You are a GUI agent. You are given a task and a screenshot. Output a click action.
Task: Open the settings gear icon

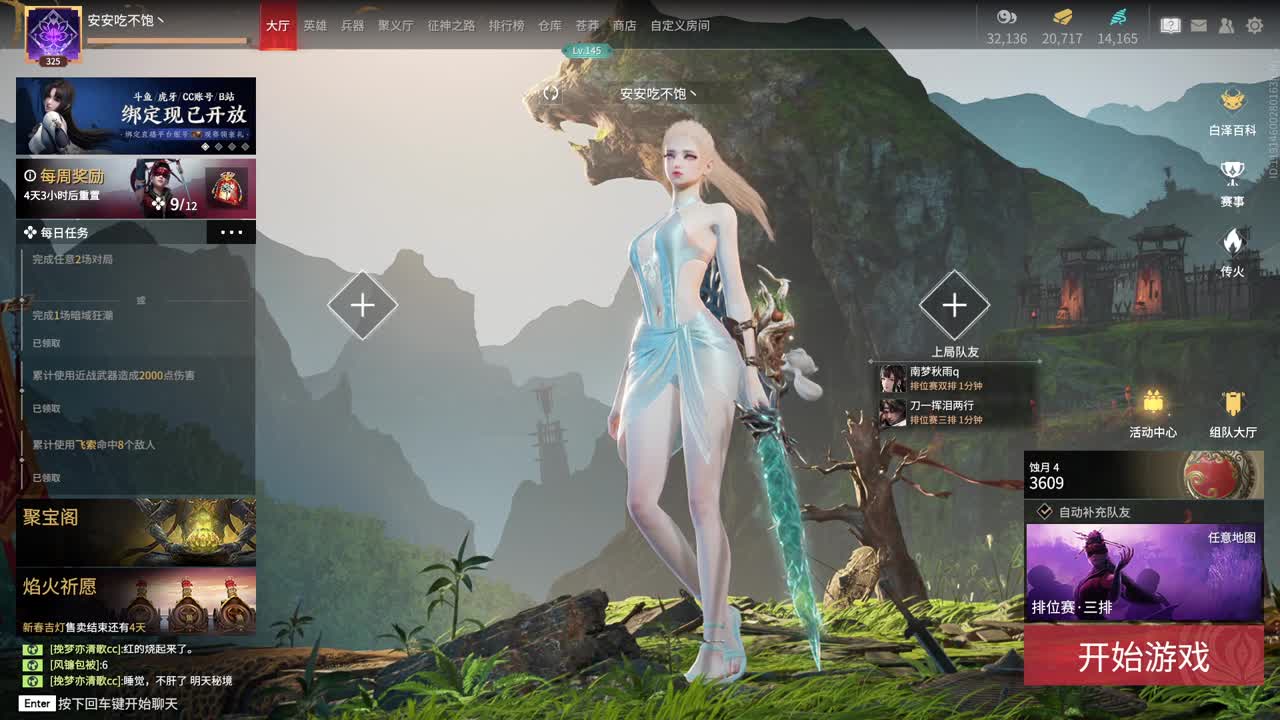point(1254,25)
